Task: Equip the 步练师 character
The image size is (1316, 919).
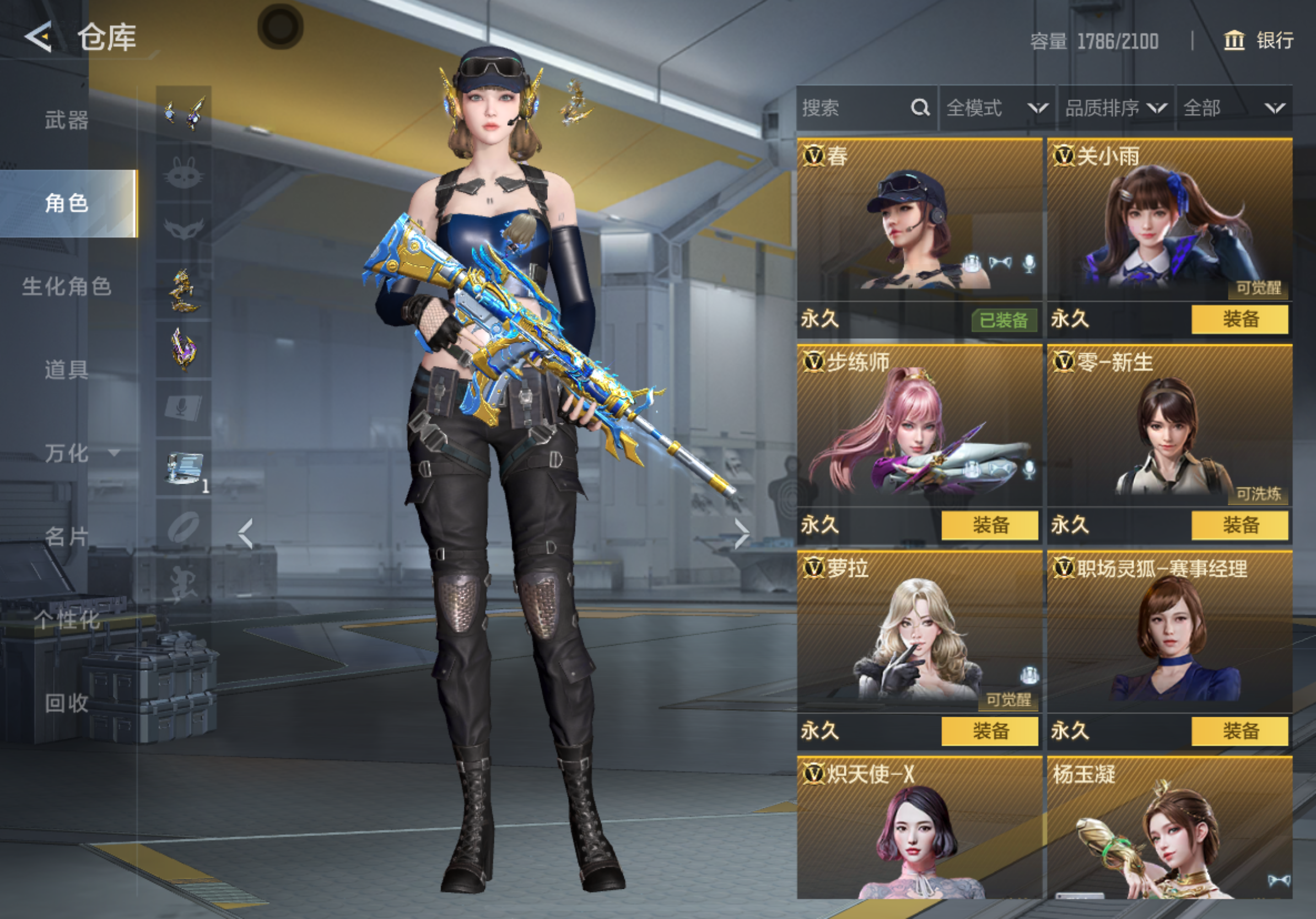Action: click(x=989, y=526)
